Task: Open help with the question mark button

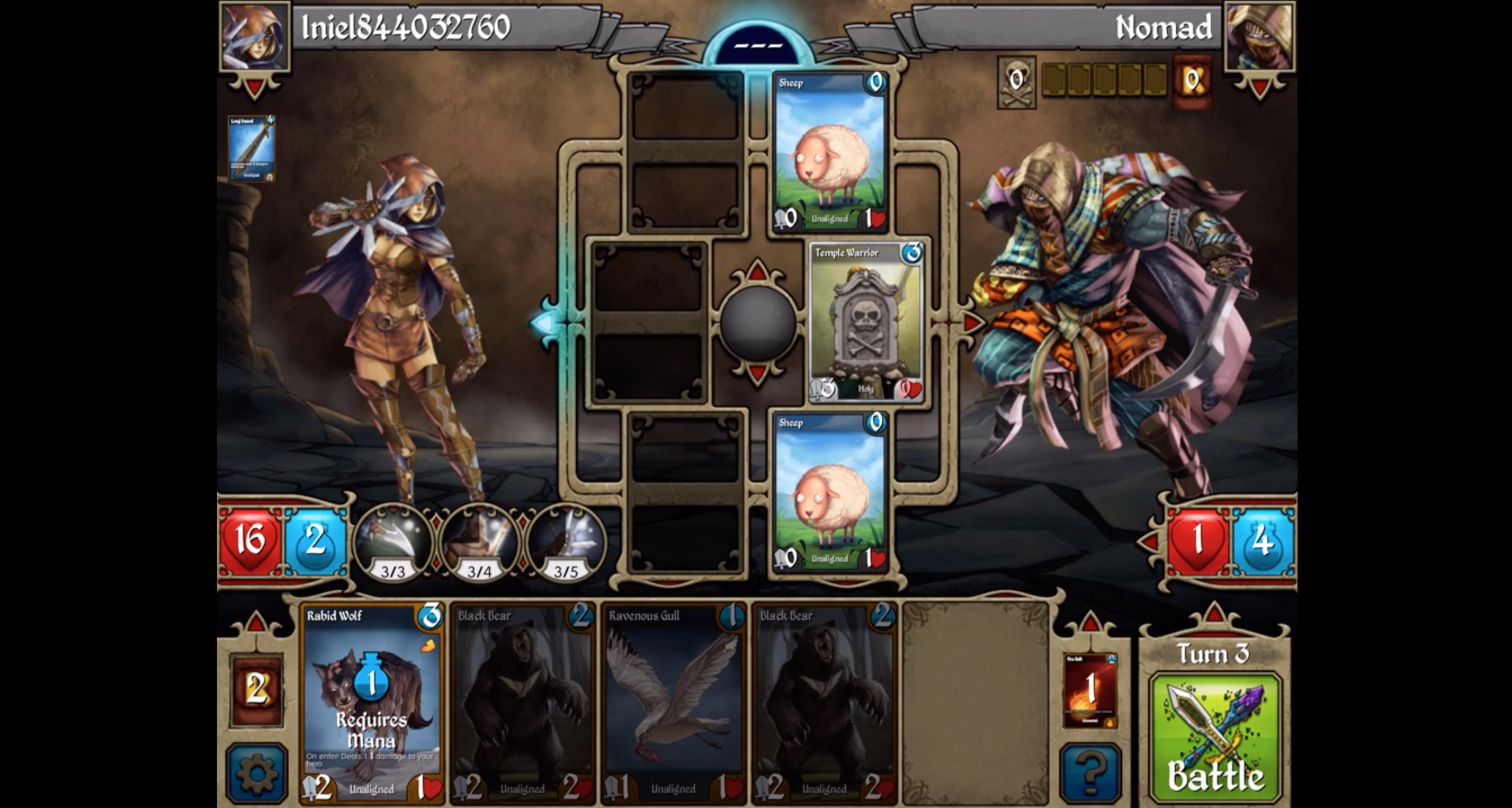Action: click(1090, 772)
